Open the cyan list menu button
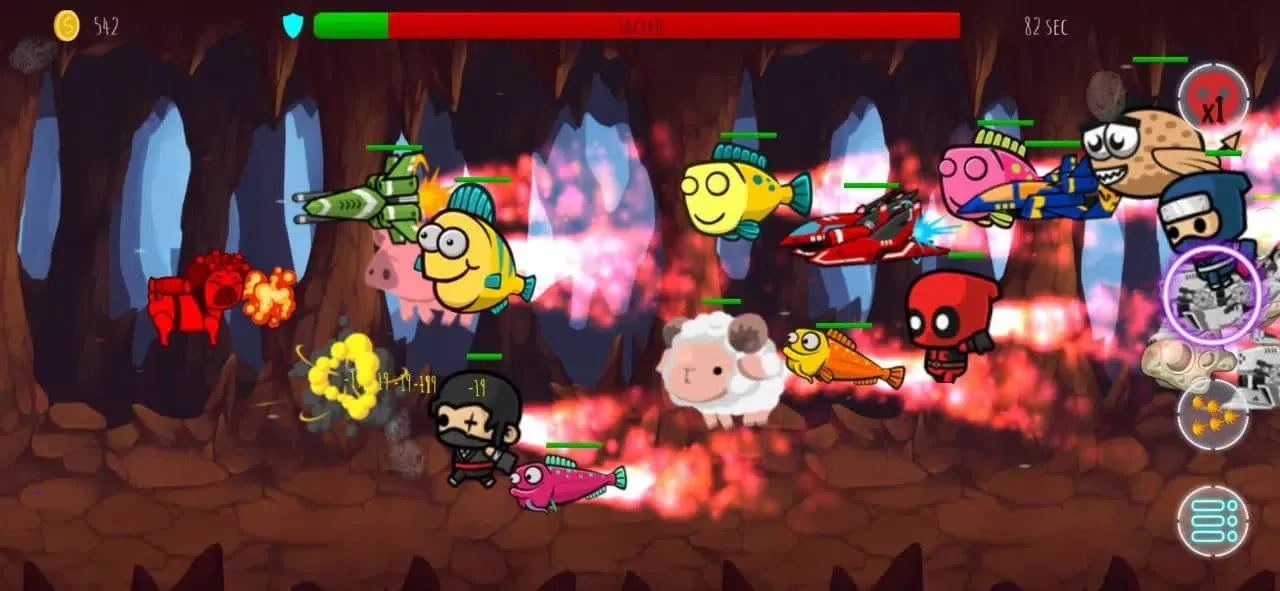 [1213, 520]
